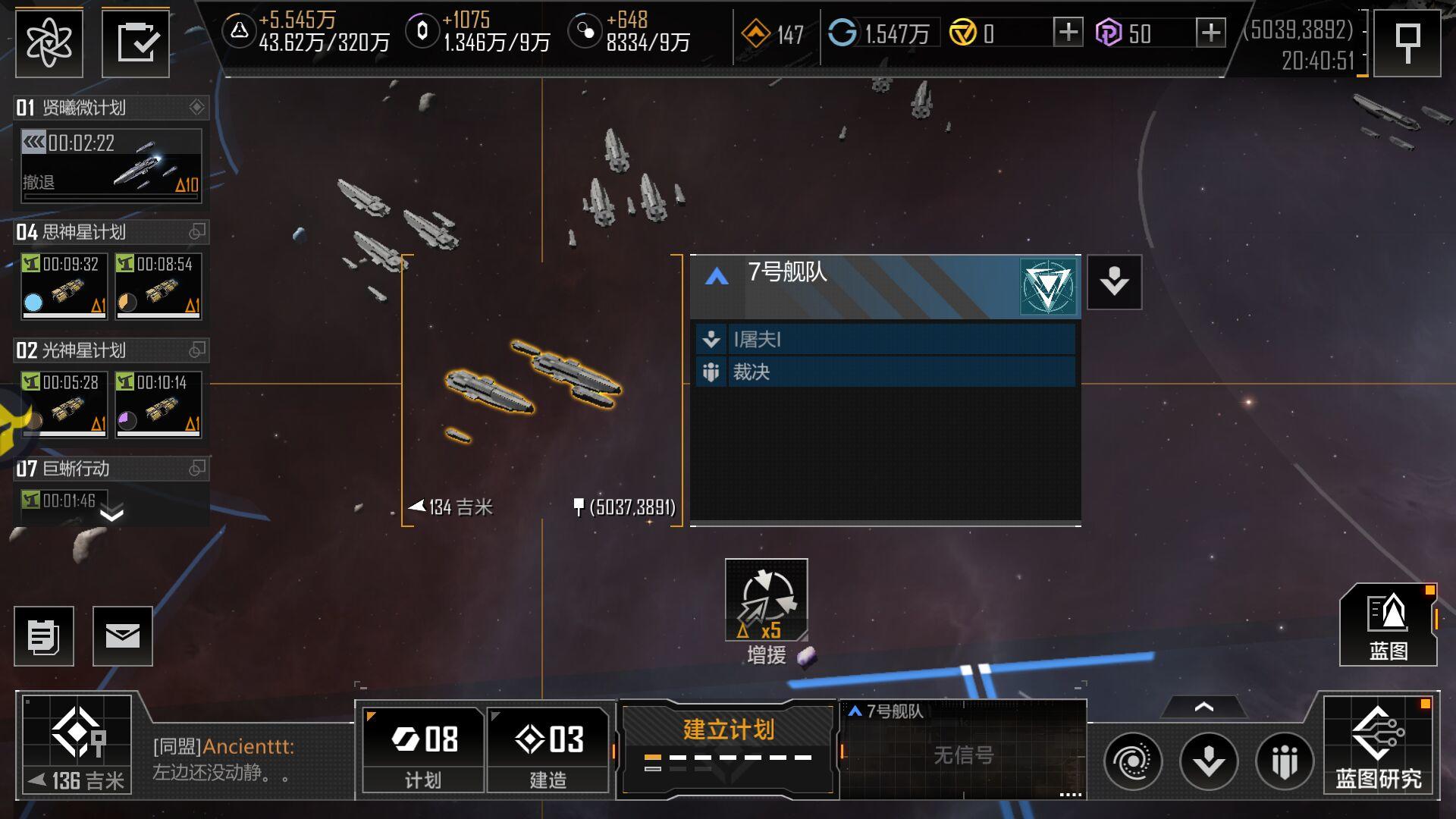Select the 撤退 fleet card with timer 00:02:22
1456x819 pixels.
tap(111, 165)
